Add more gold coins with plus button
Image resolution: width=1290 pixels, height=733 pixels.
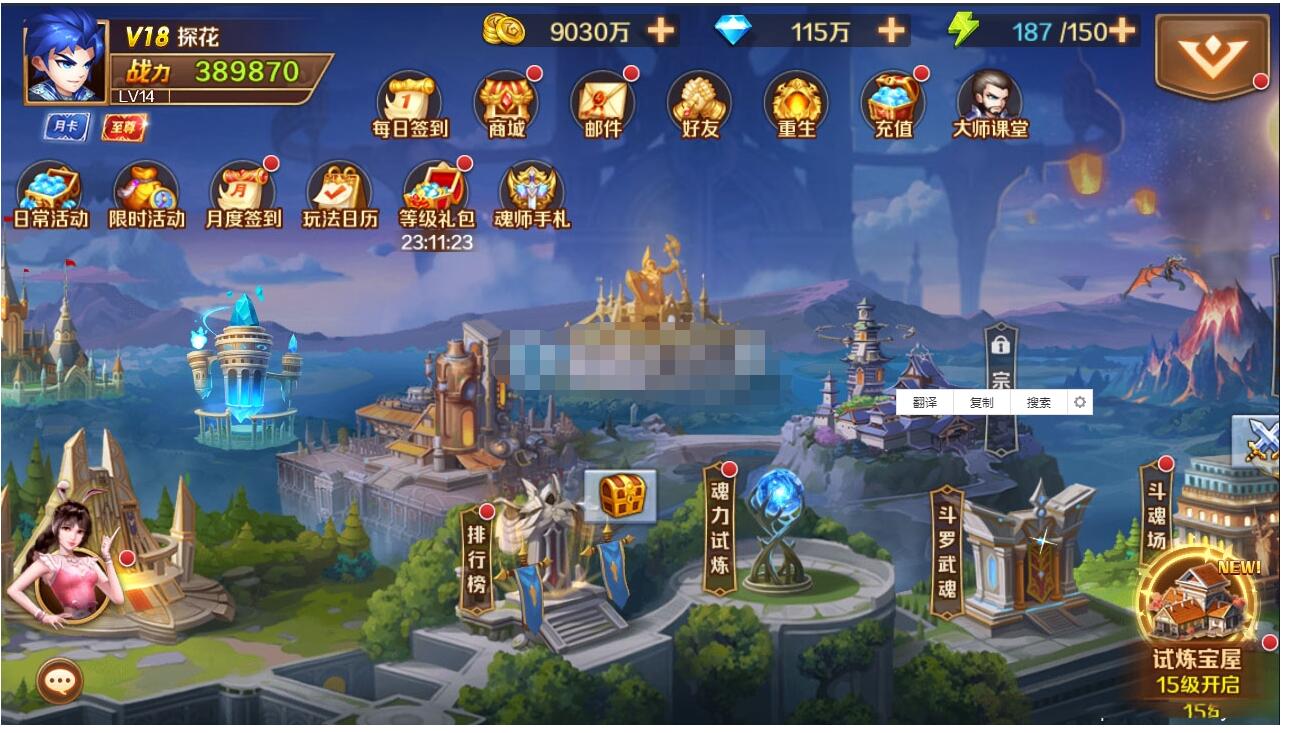tap(660, 31)
